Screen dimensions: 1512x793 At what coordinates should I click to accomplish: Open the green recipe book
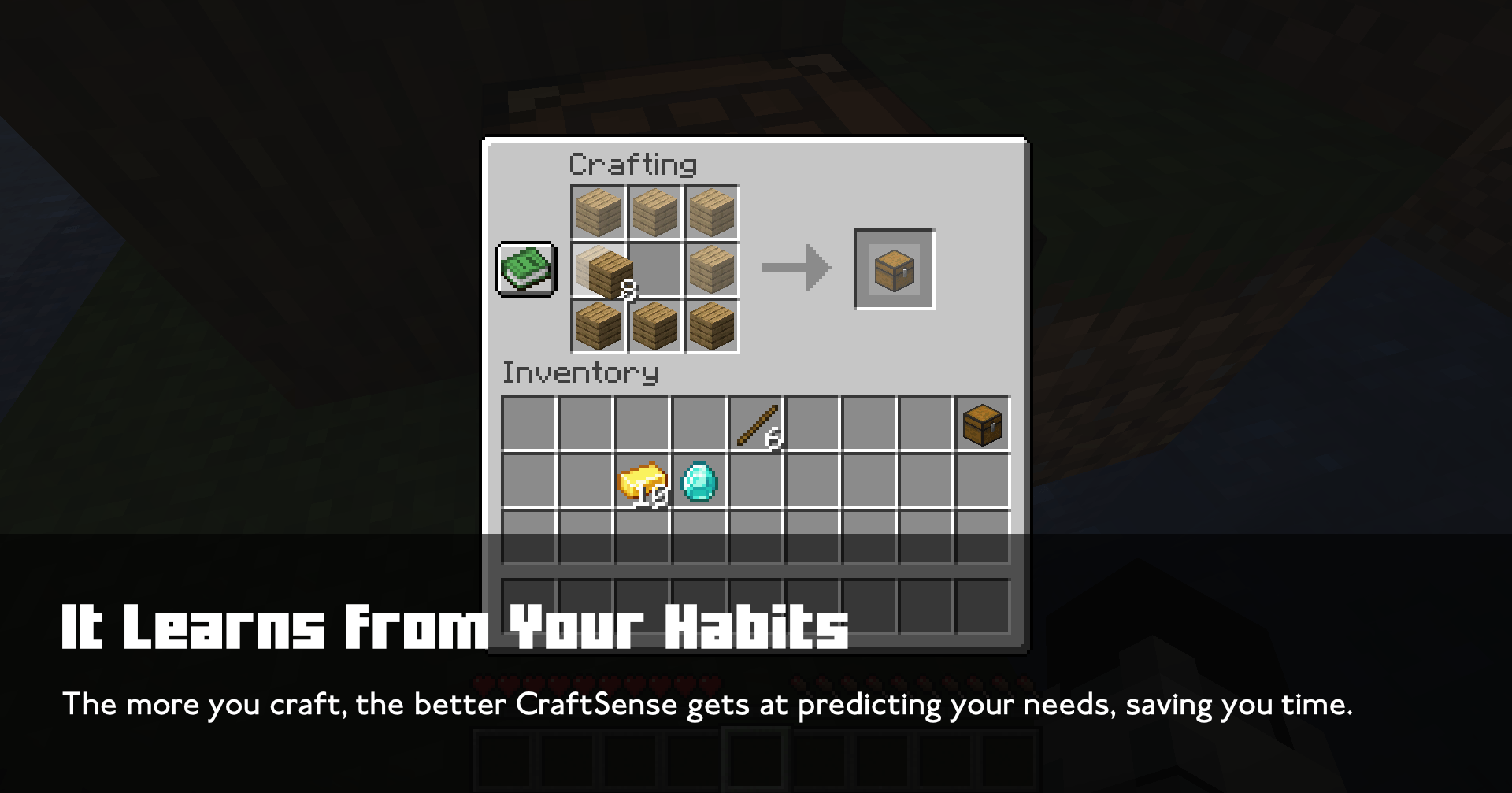(526, 269)
